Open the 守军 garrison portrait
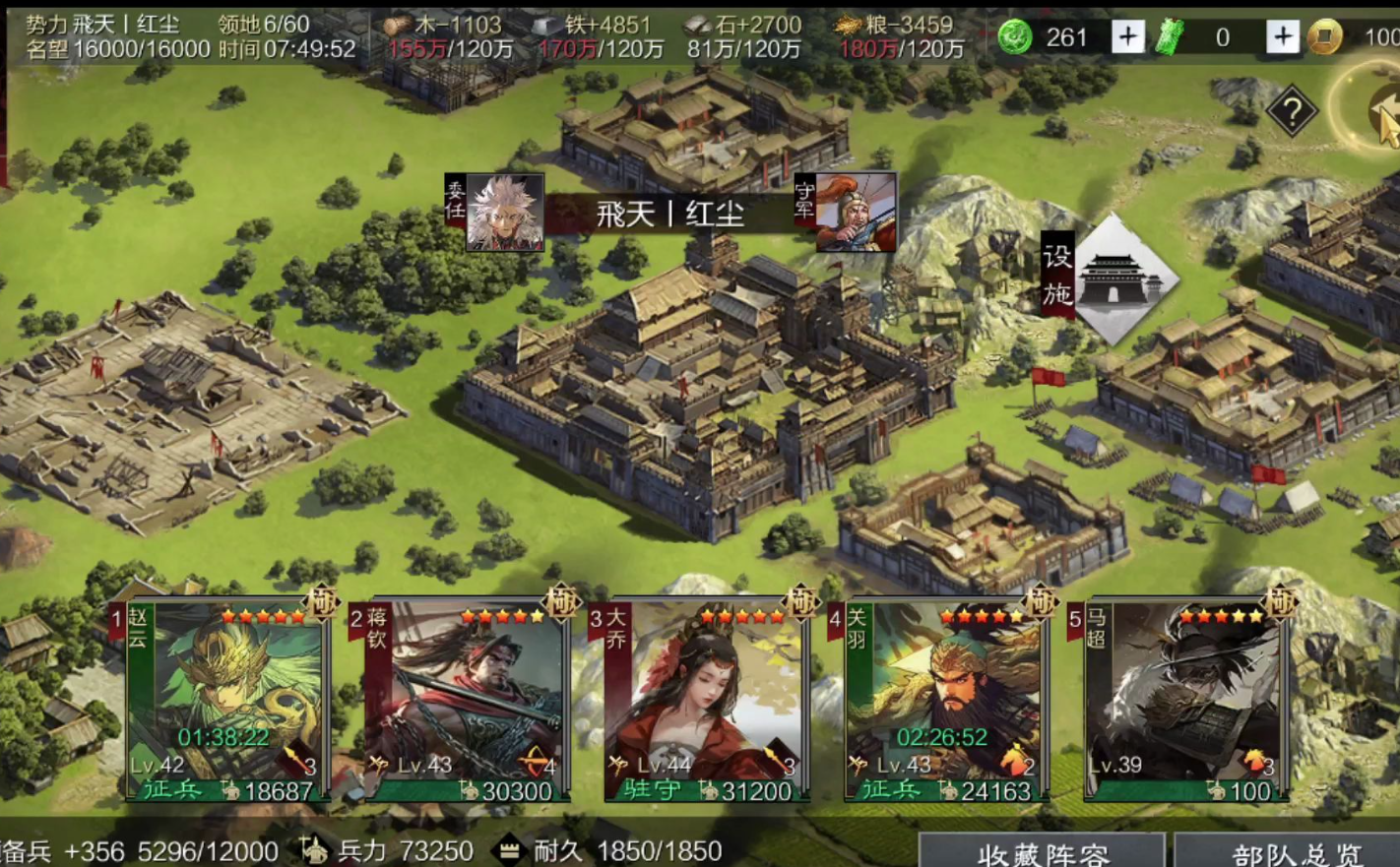The height and width of the screenshot is (867, 1400). 853,213
